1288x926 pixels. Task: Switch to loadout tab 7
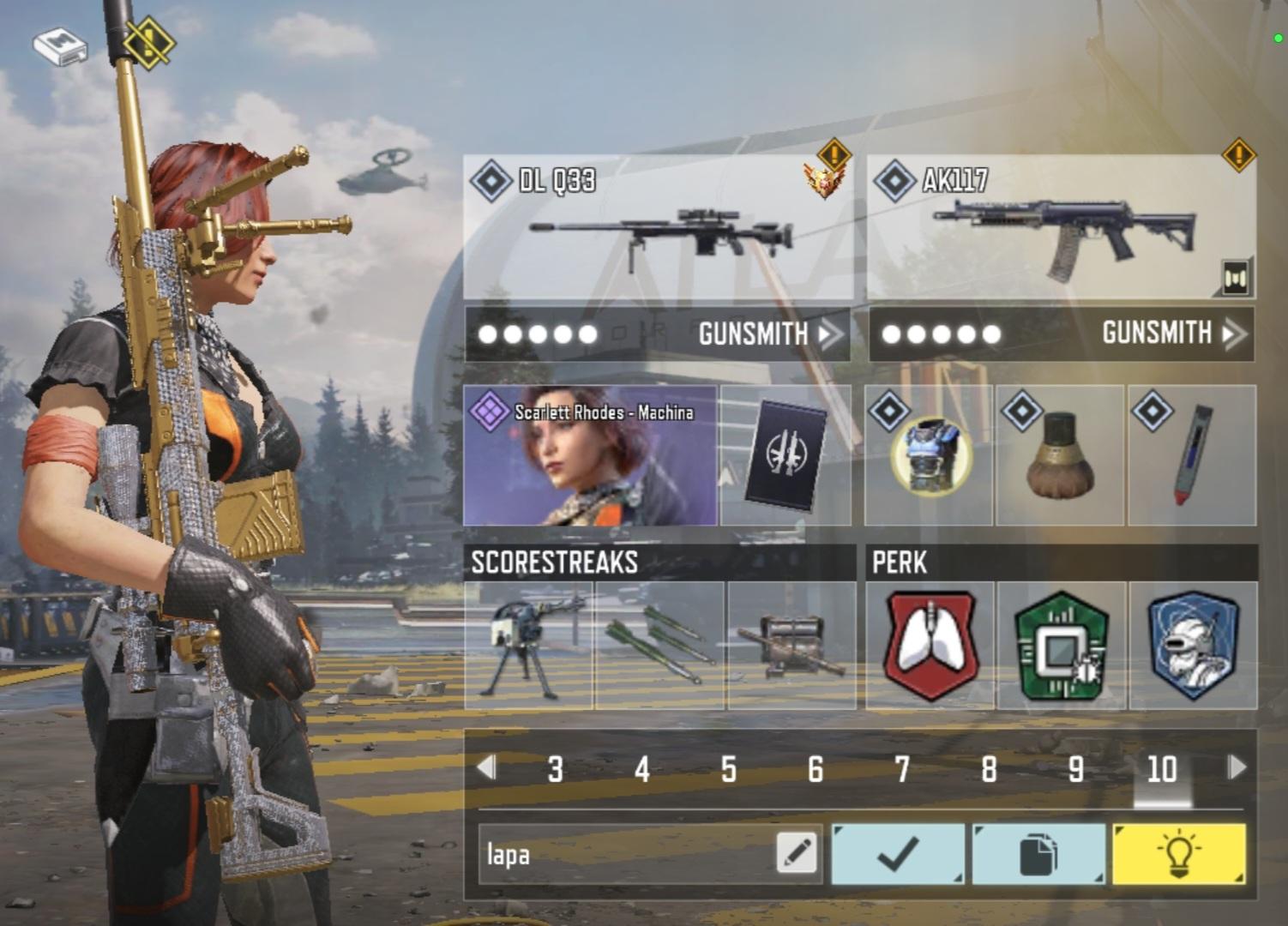903,770
